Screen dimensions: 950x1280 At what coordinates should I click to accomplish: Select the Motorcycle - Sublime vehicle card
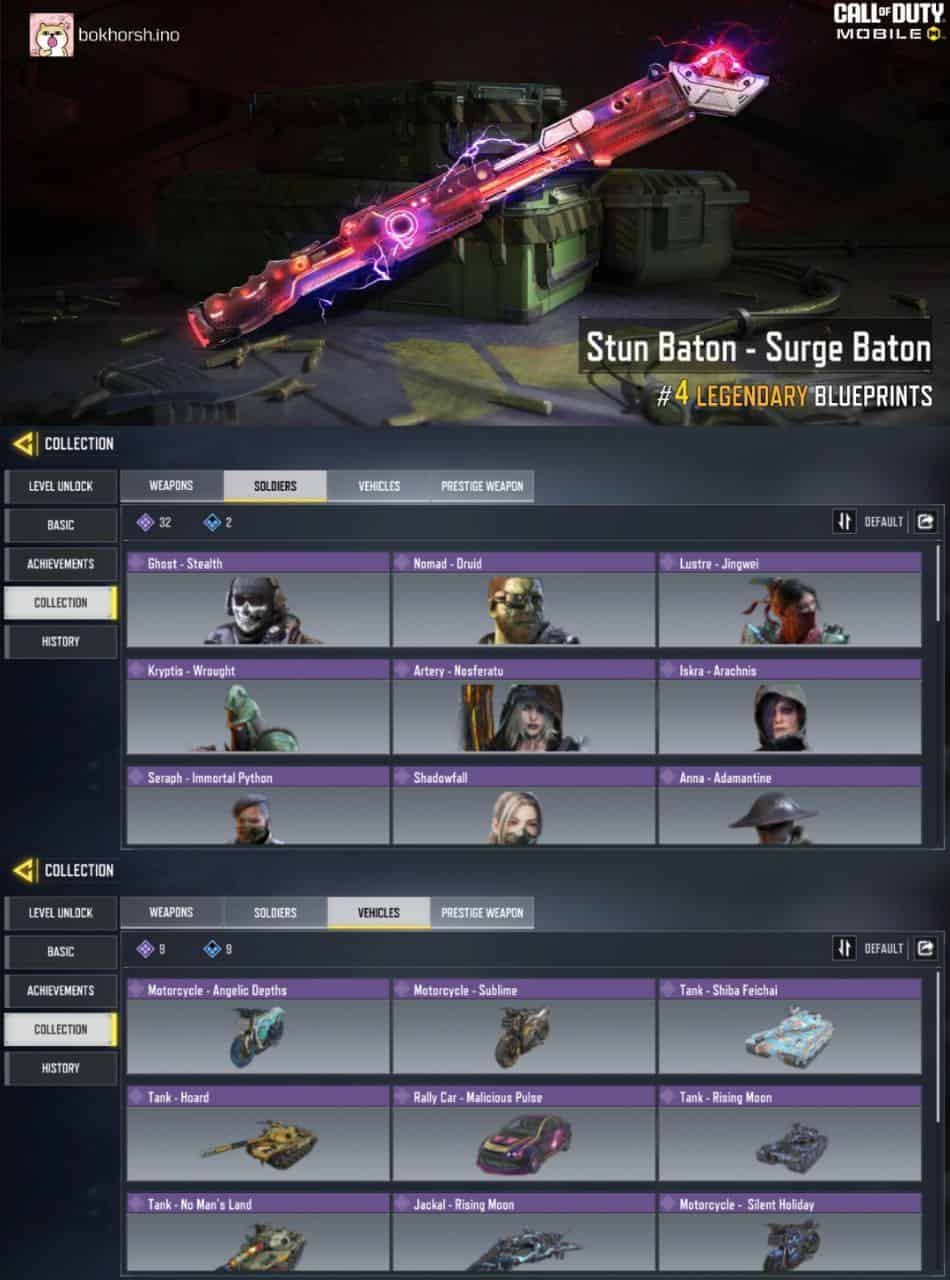tap(523, 1027)
